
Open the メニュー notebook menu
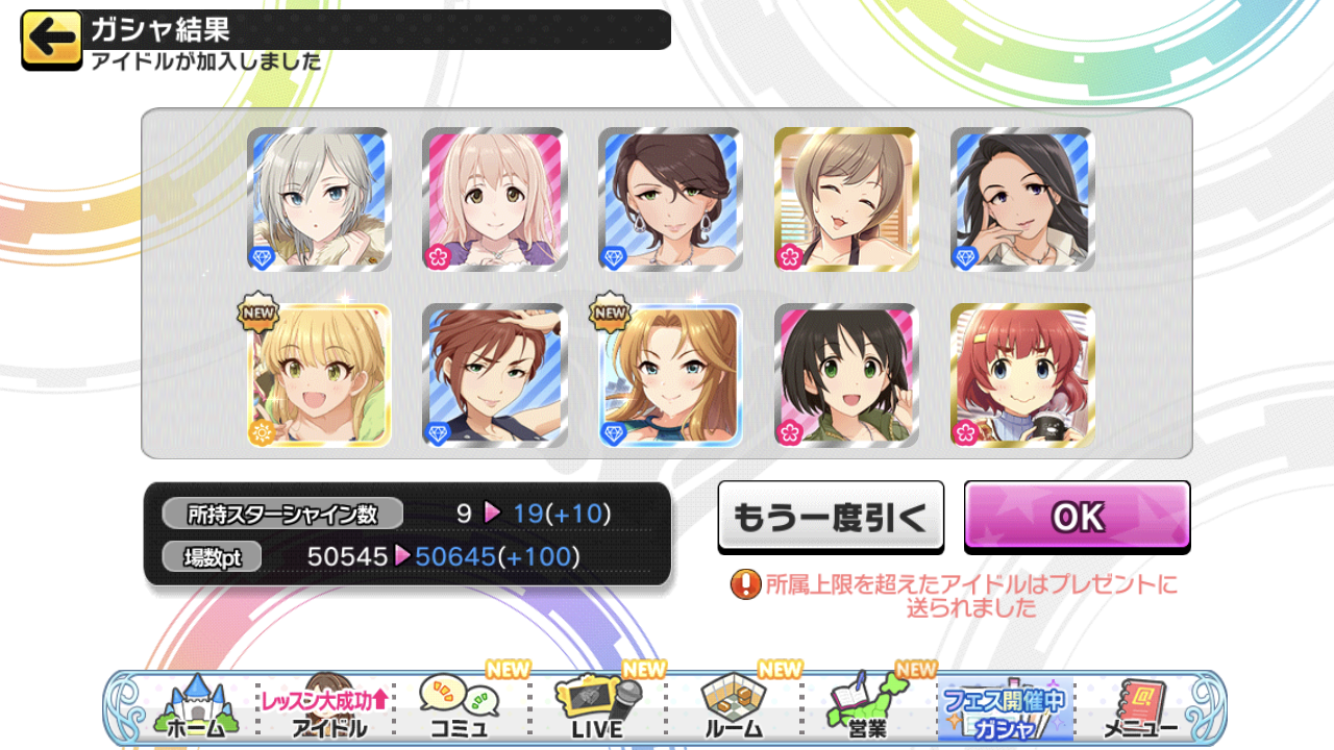[1139, 708]
